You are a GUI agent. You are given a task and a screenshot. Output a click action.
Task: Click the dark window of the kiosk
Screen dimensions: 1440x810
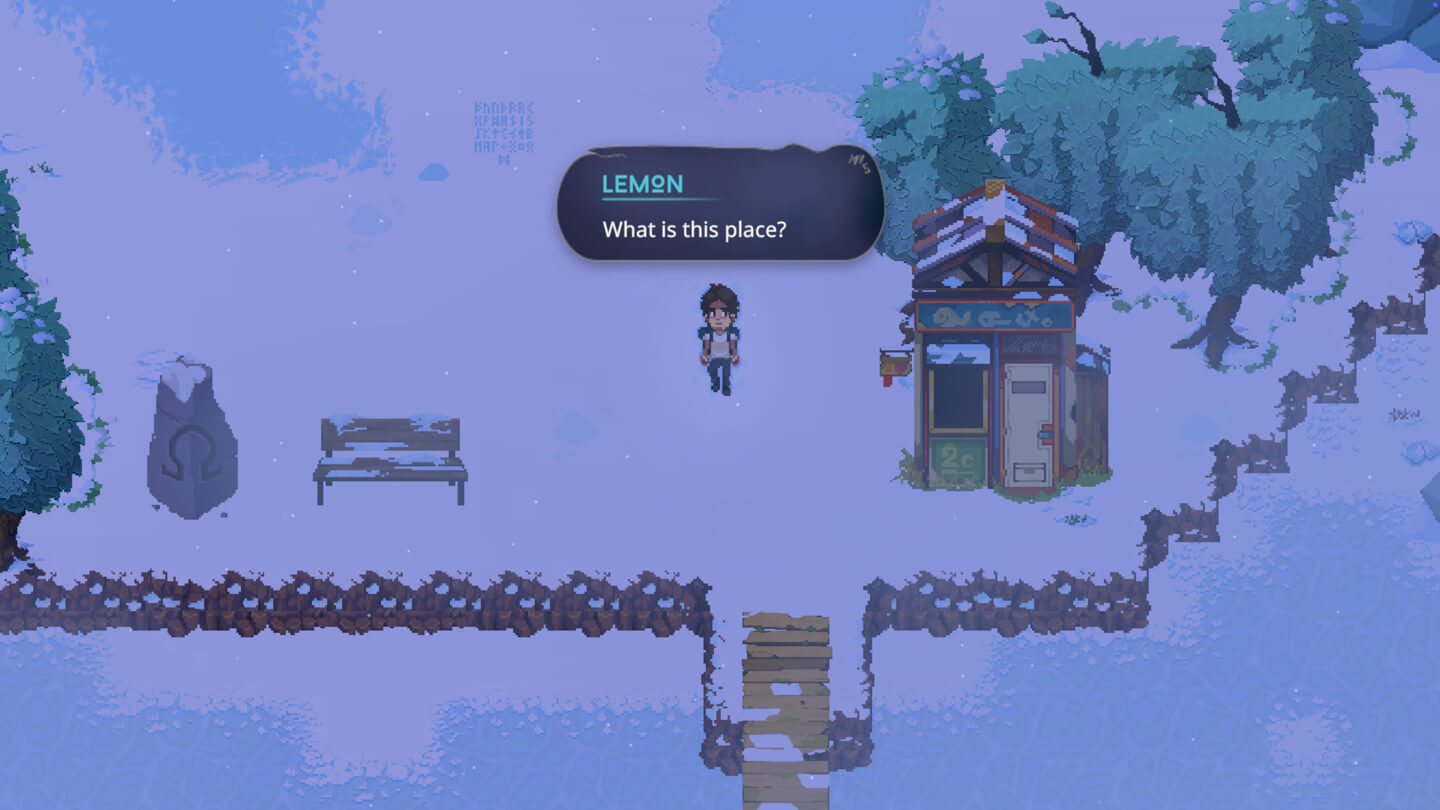(958, 398)
